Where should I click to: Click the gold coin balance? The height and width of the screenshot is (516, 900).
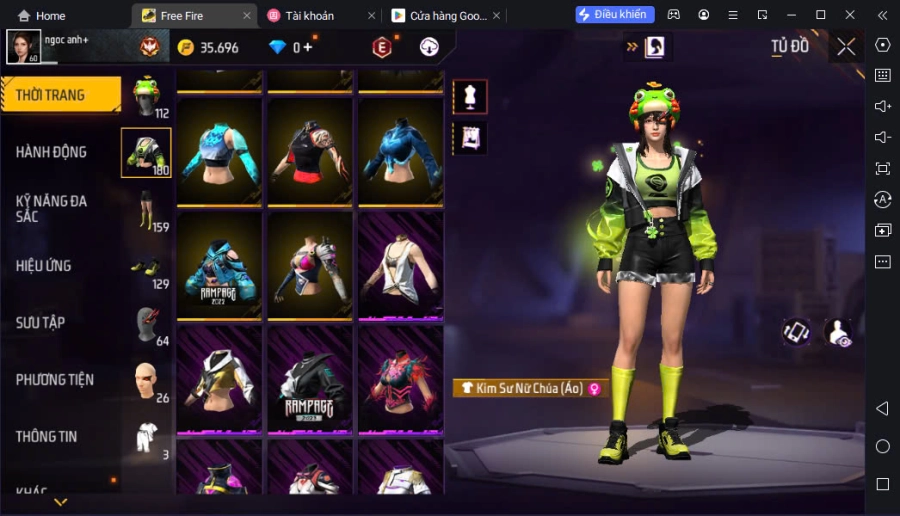click(x=208, y=48)
